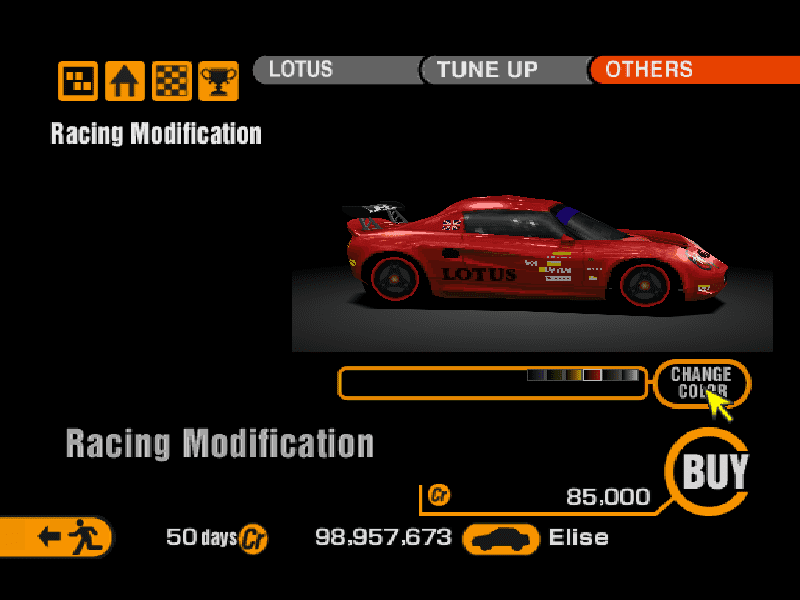
Task: Switch to the Lotus tab
Action: point(335,70)
